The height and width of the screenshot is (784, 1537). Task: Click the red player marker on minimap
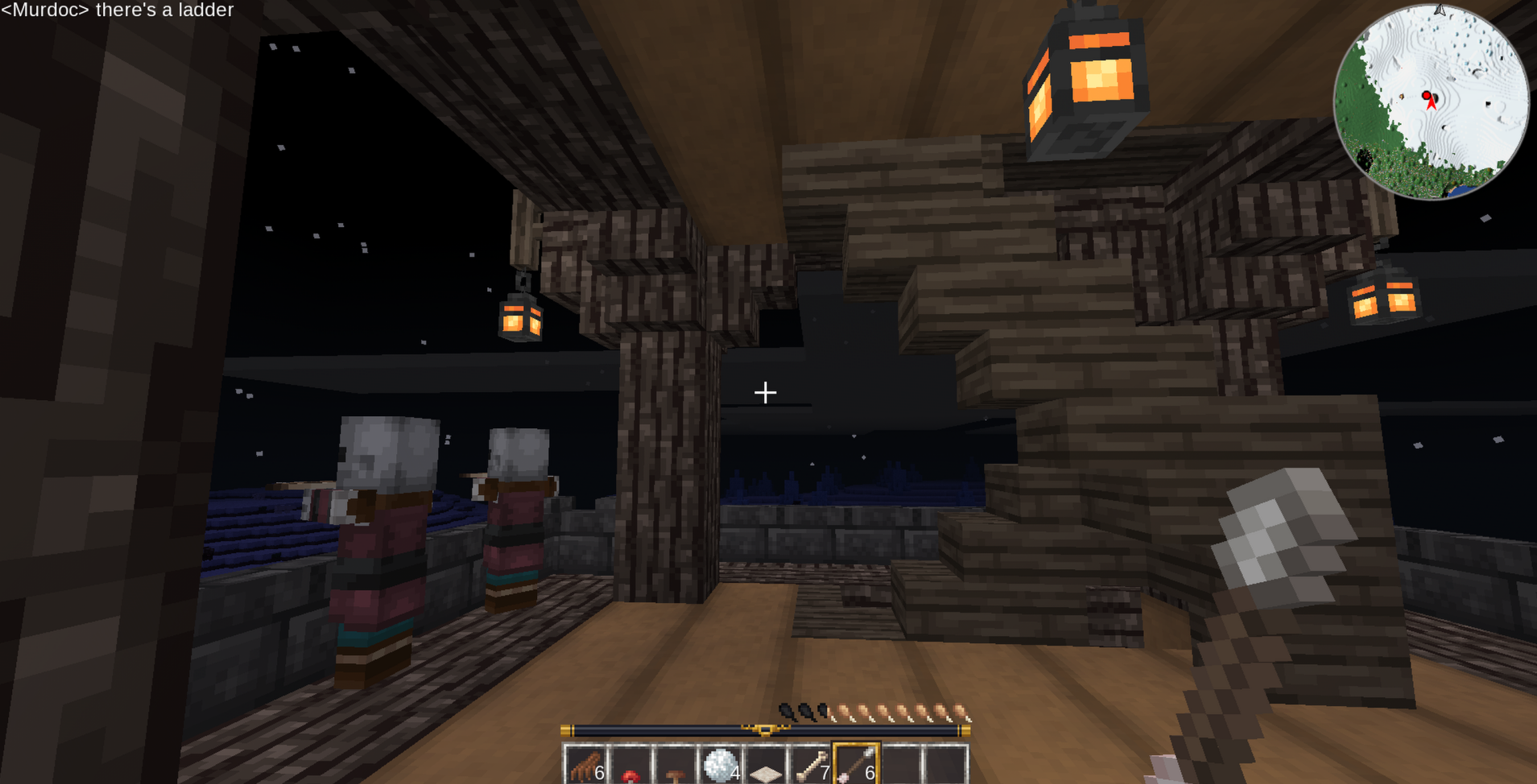click(x=1429, y=100)
